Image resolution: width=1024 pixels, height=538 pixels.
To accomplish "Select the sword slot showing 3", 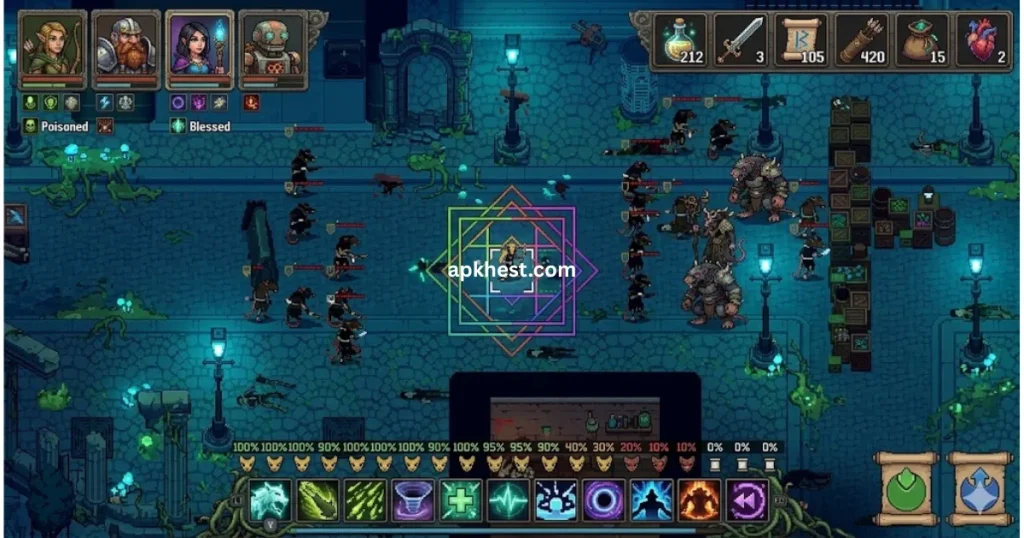I will [742, 42].
